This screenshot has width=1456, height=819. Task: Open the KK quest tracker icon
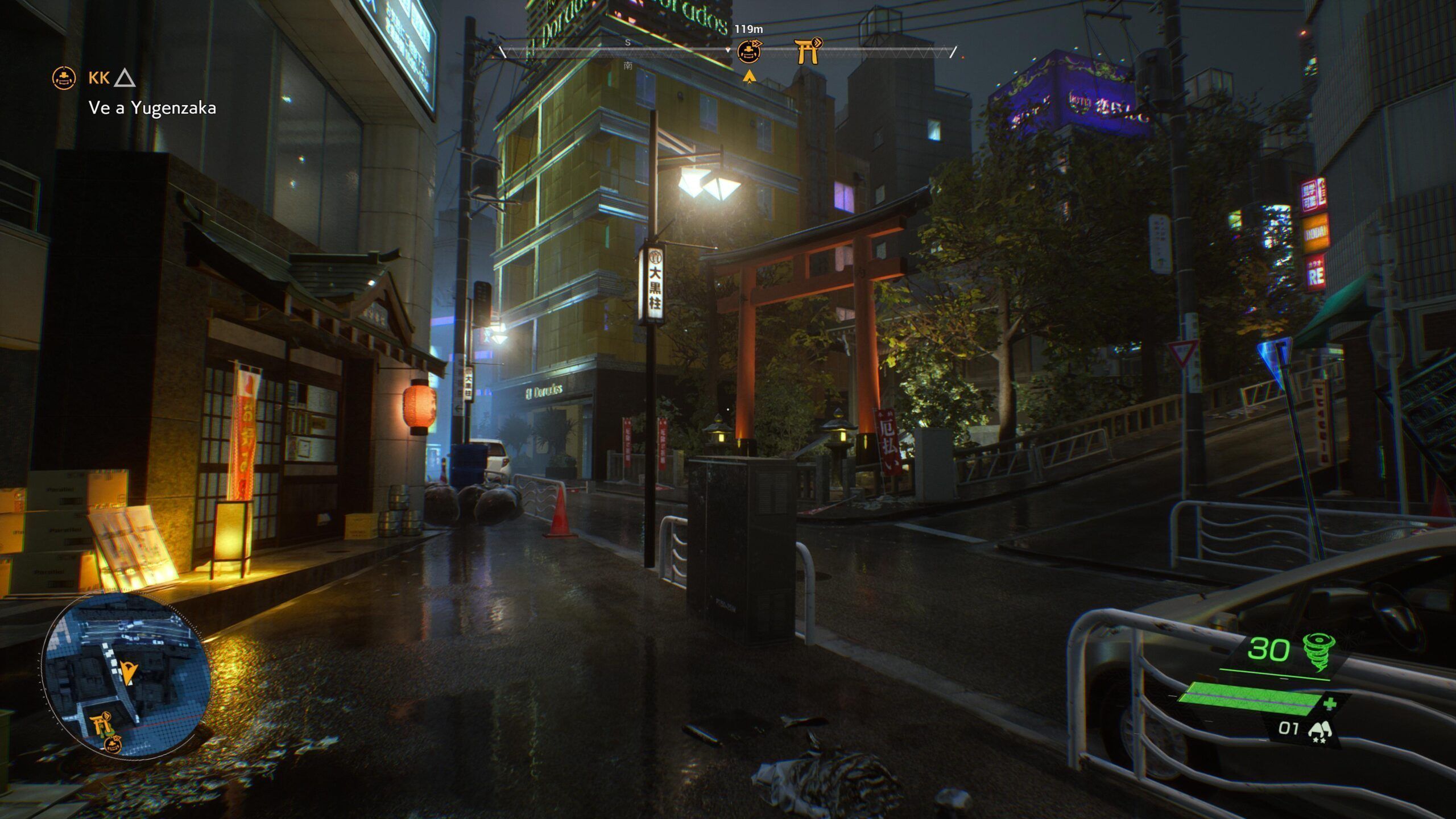64,78
